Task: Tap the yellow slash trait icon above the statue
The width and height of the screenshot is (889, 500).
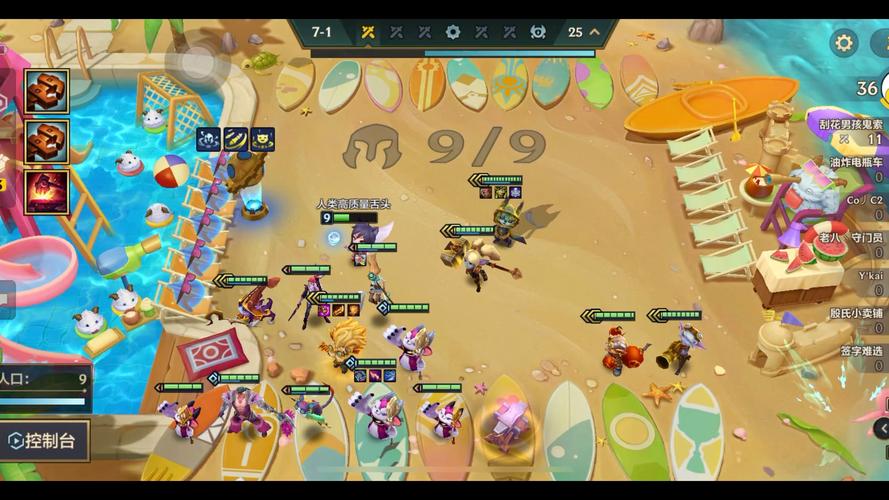Action: [x=236, y=140]
